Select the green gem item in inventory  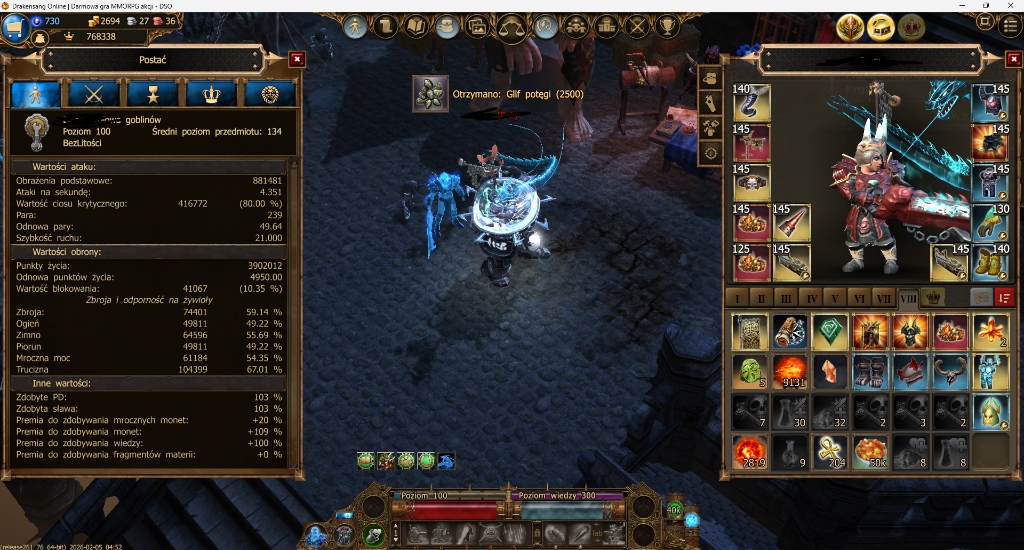tap(829, 331)
